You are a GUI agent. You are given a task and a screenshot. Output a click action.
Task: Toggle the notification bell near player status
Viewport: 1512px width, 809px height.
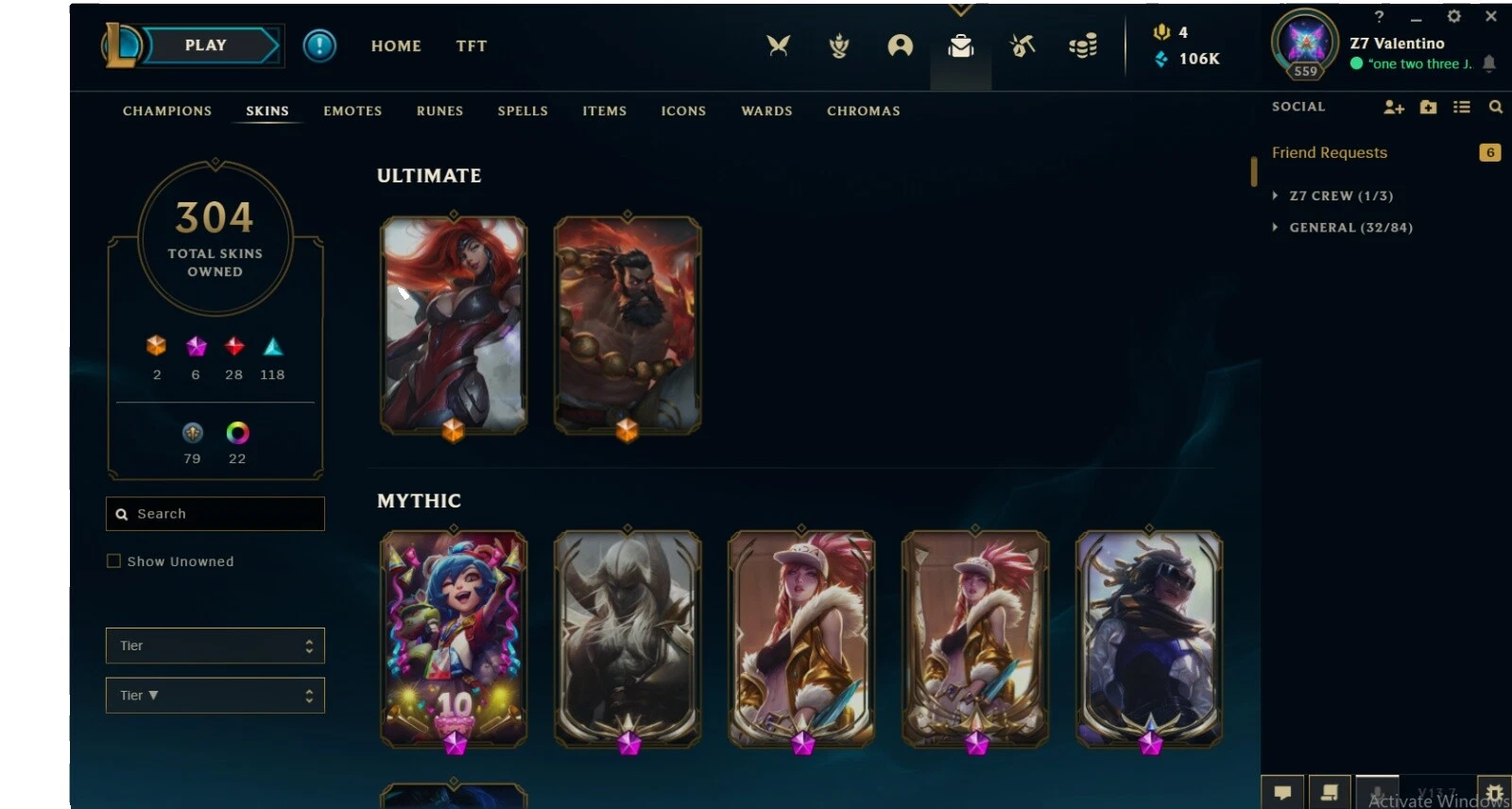(1490, 63)
